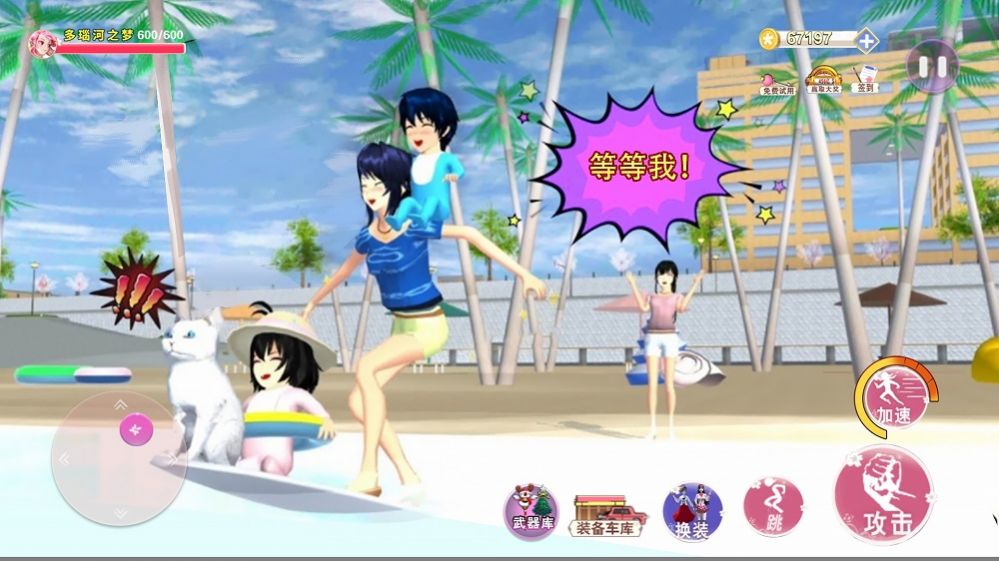Tap the joystick's down arrow

coord(120,512)
